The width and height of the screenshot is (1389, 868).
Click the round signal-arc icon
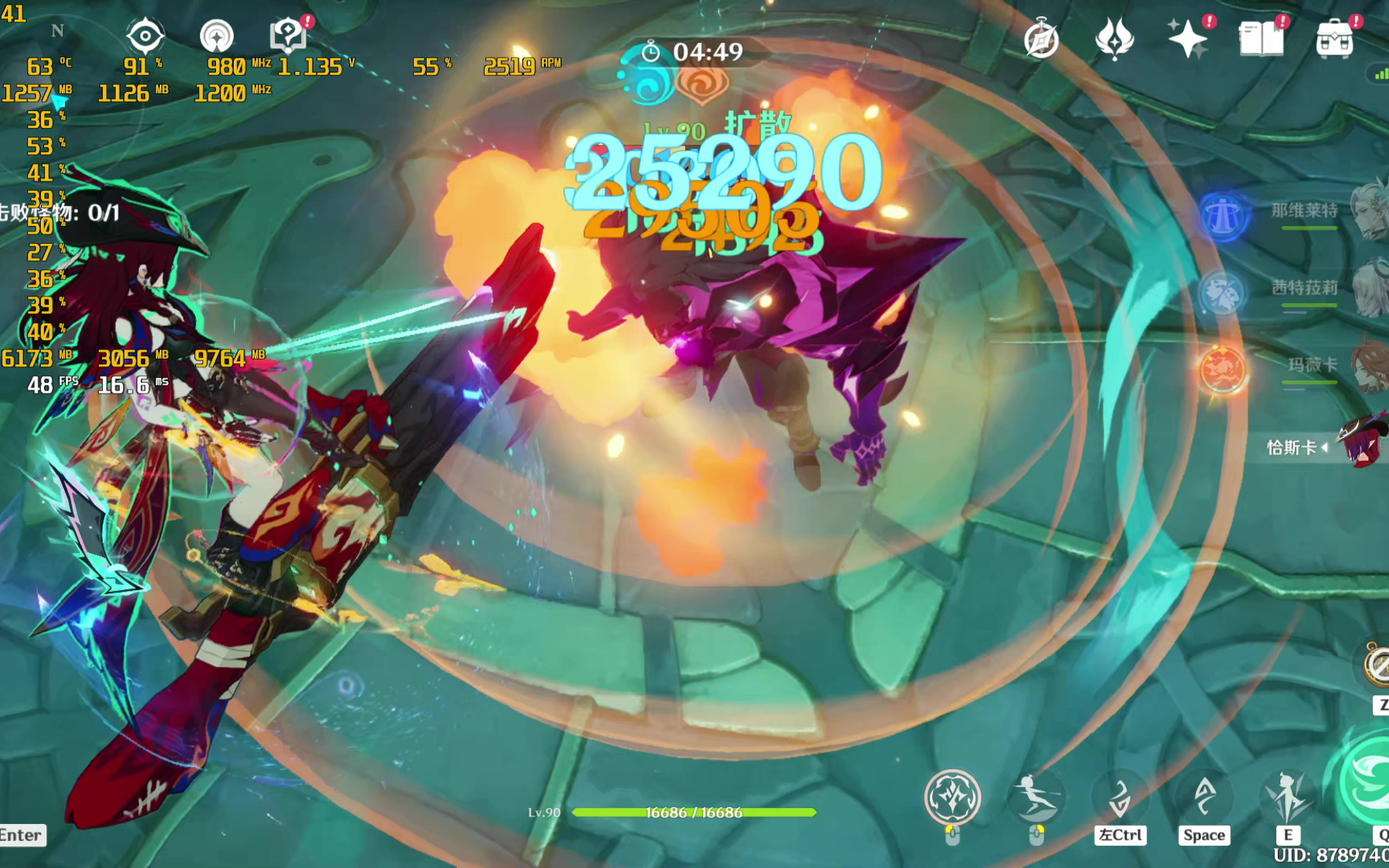(x=217, y=36)
